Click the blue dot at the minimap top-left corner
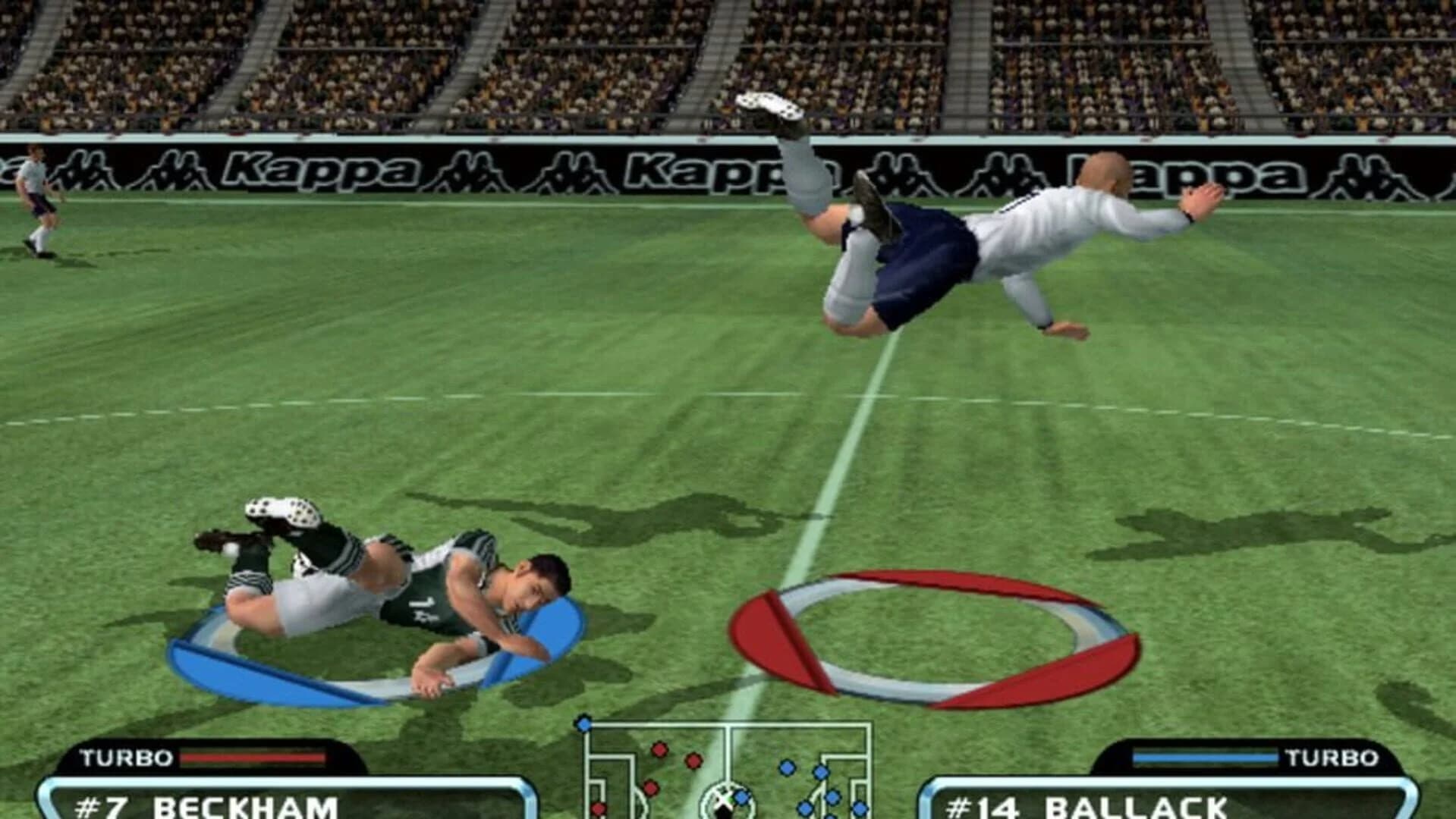 pyautogui.click(x=583, y=724)
